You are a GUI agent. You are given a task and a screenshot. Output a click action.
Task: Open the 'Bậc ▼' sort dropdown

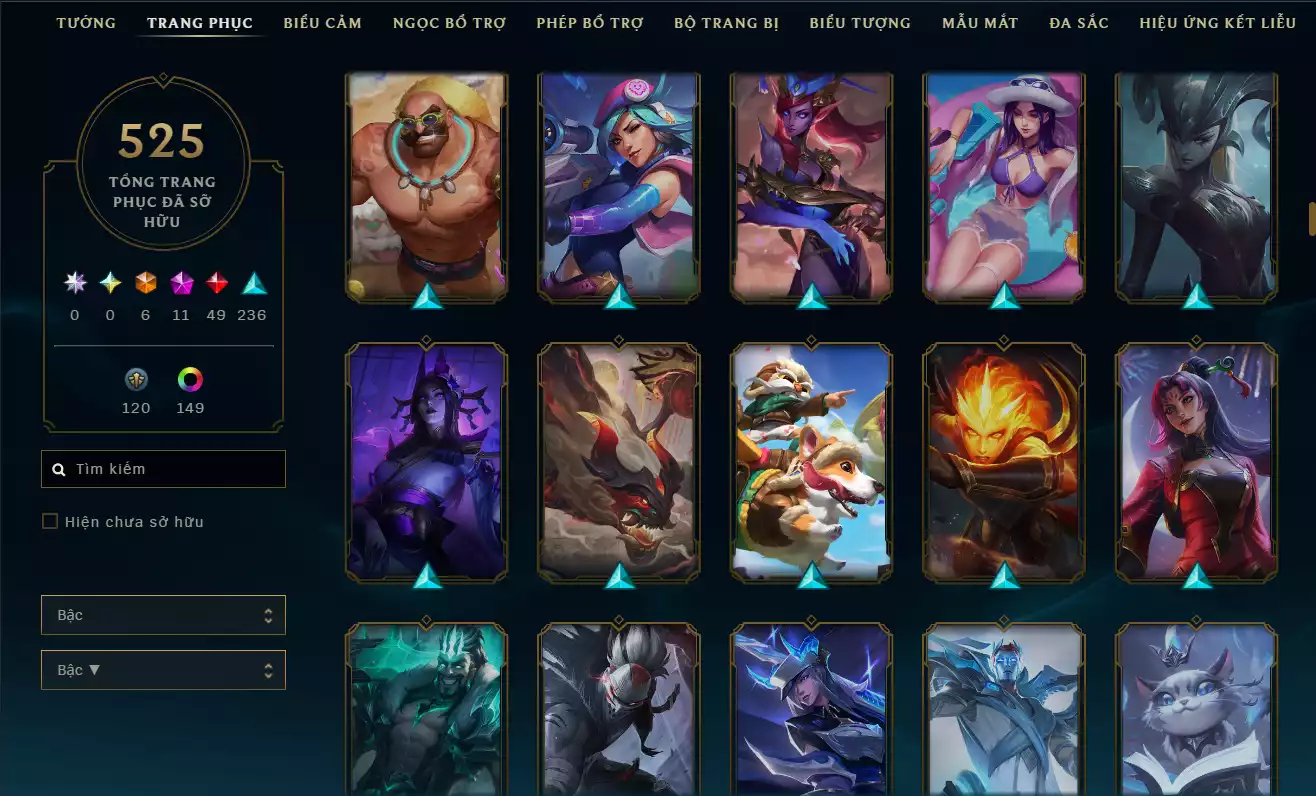pyautogui.click(x=163, y=670)
